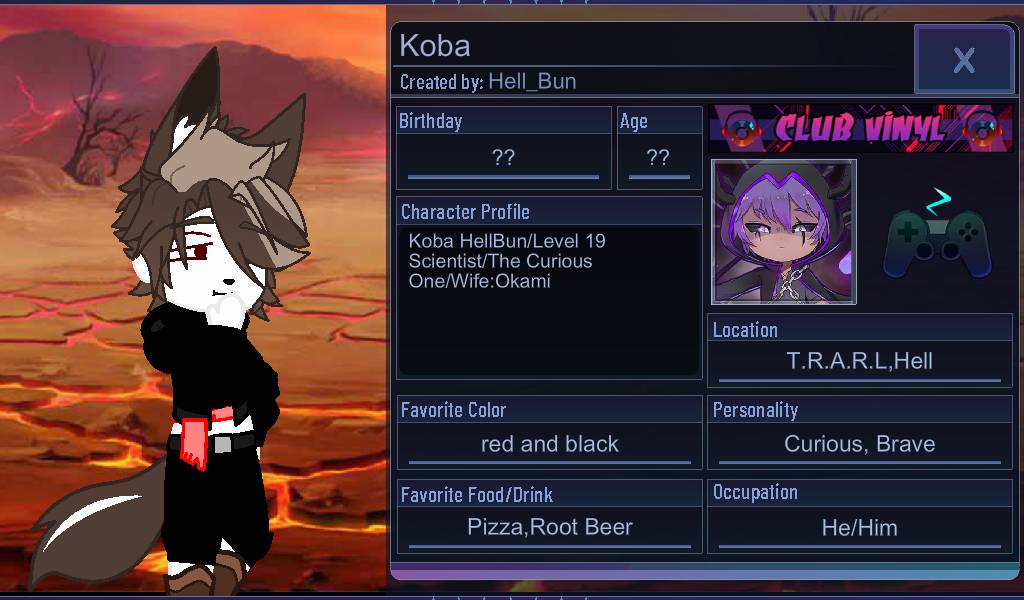Screen dimensions: 1024x600
Task: Edit Favorite Food/Drink Pizza,Root Beer
Action: click(549, 527)
